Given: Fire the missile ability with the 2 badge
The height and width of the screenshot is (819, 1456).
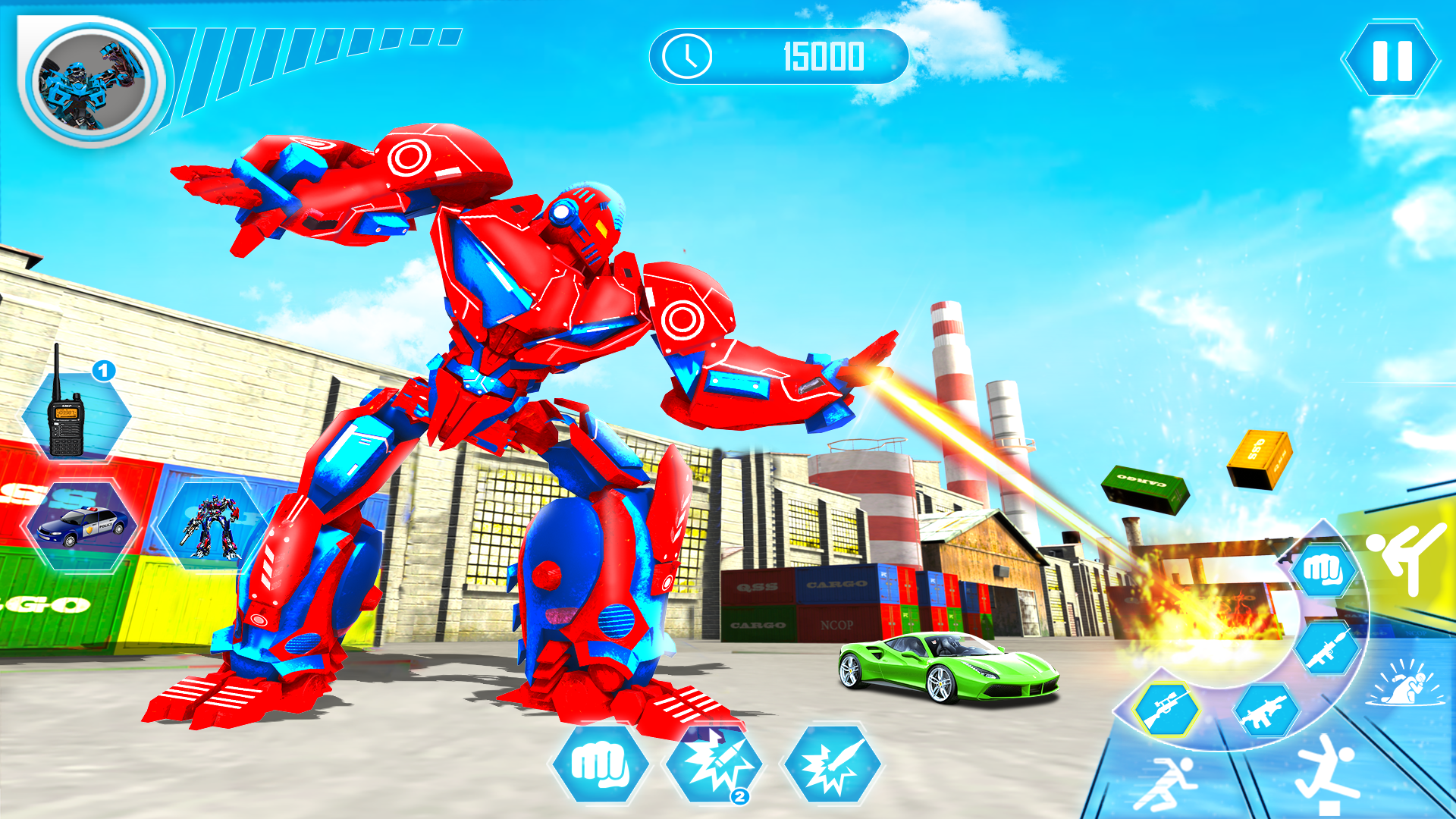Looking at the screenshot, I should point(713,766).
